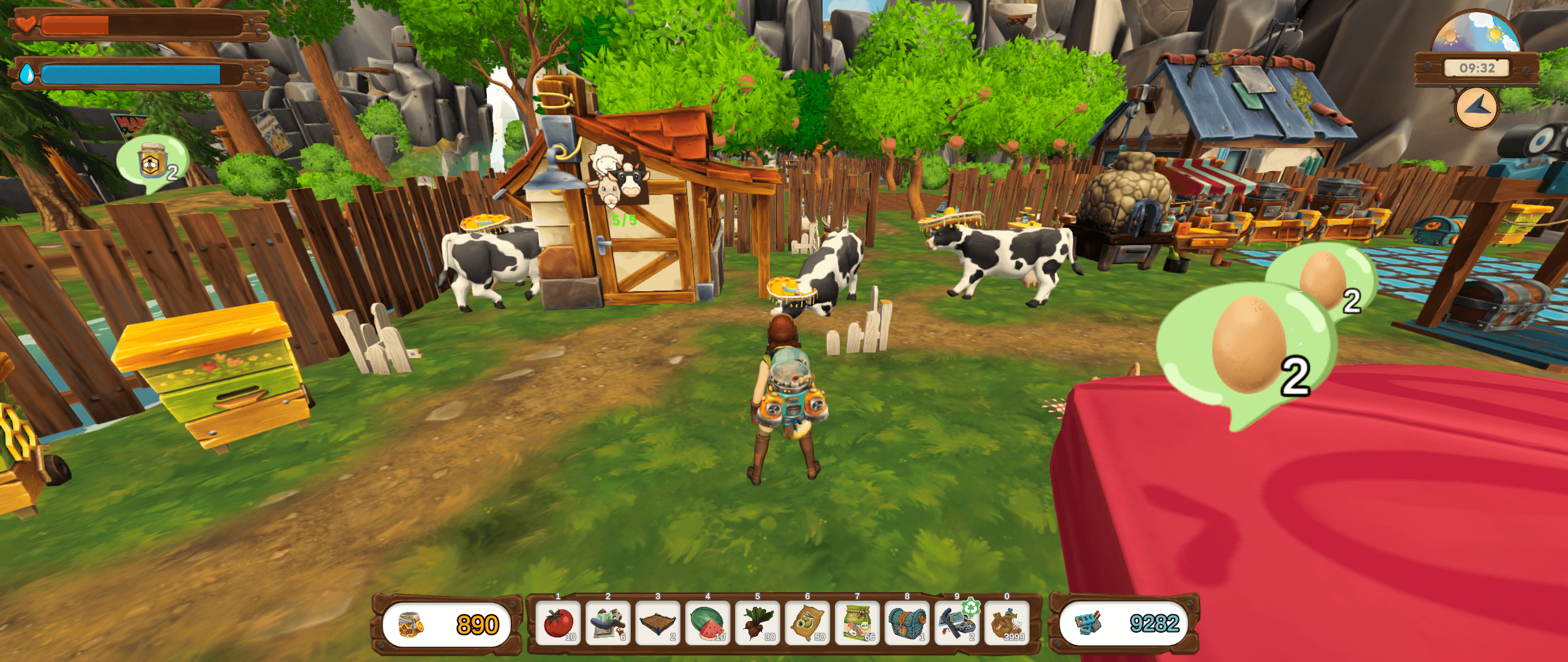The image size is (1568, 662).
Task: Select the olive seed sack slot
Action: coord(807,623)
